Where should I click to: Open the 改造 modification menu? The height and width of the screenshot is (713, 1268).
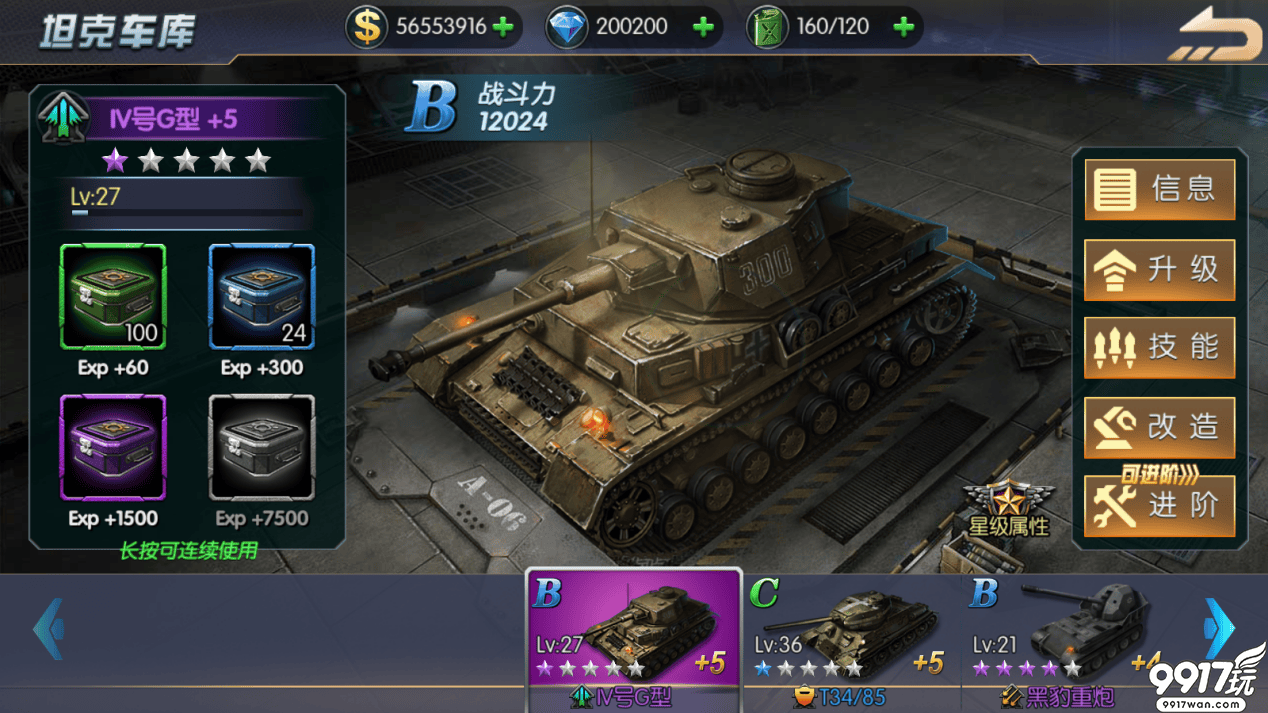(x=1159, y=427)
